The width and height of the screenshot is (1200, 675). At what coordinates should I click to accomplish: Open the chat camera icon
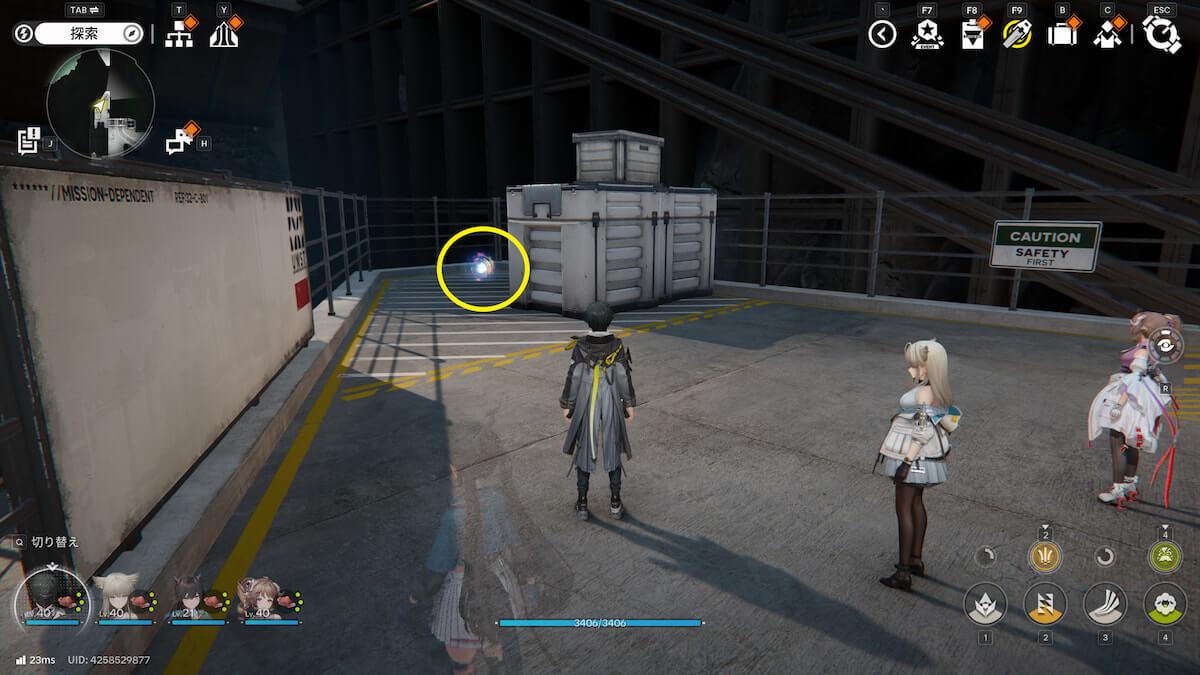click(x=181, y=141)
